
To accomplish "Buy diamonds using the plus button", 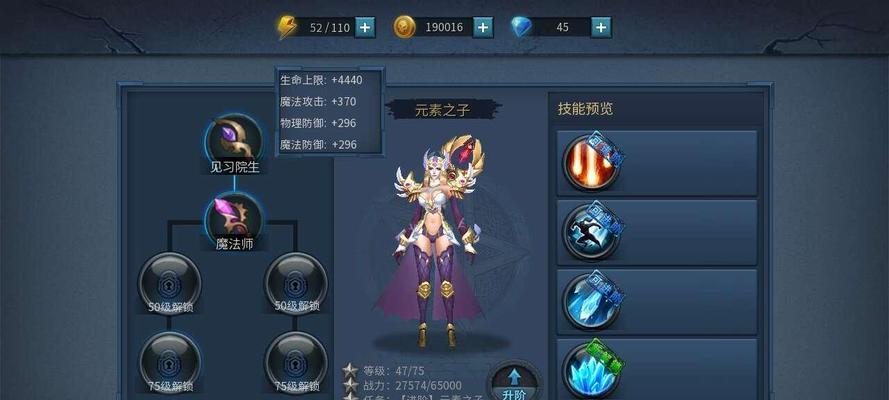I will (601, 27).
